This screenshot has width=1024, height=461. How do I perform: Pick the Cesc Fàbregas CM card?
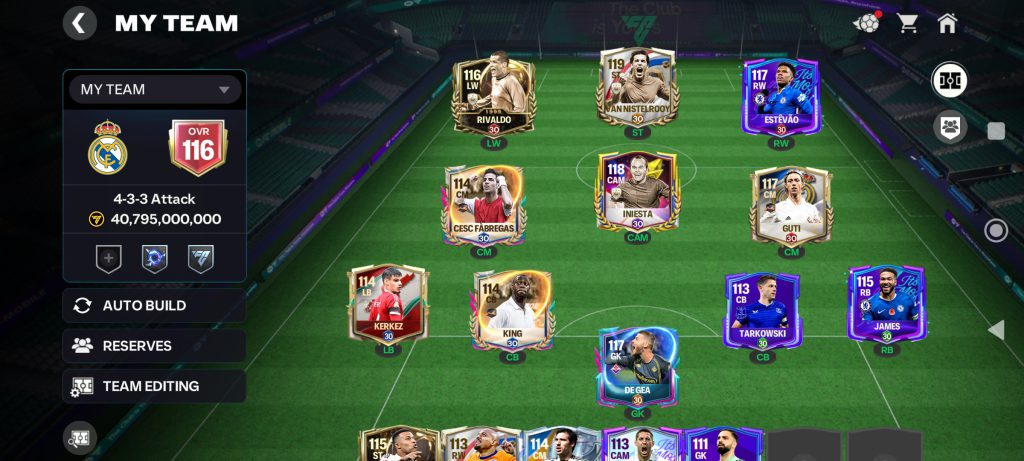point(484,206)
